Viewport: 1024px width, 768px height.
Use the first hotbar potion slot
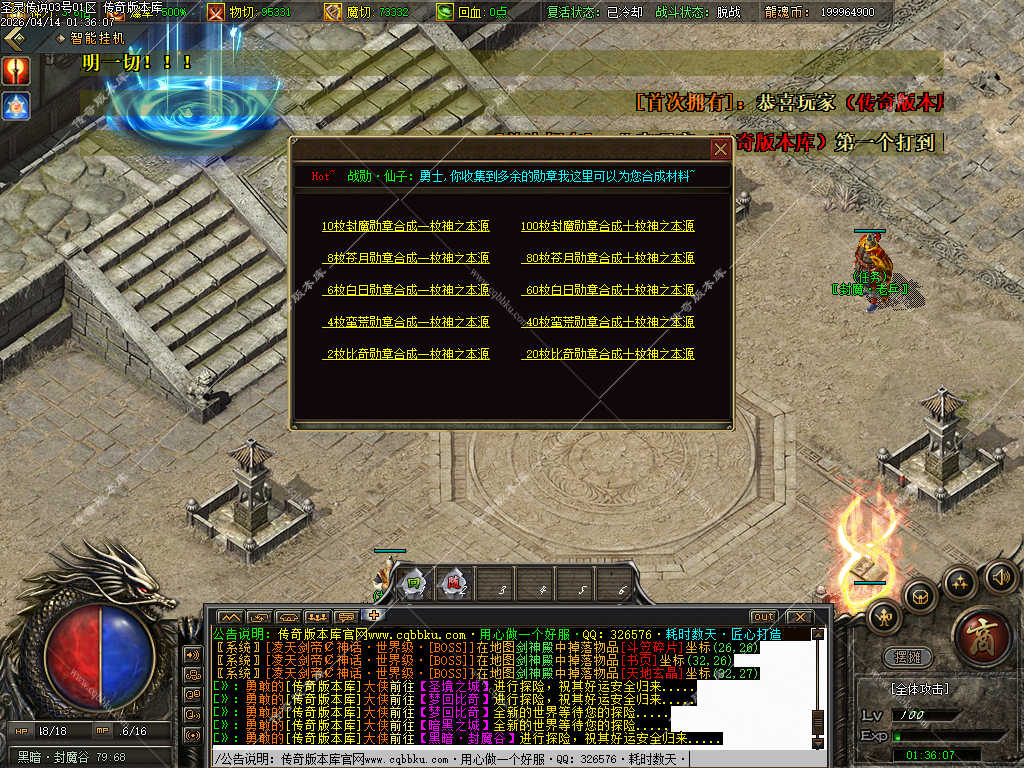(413, 583)
